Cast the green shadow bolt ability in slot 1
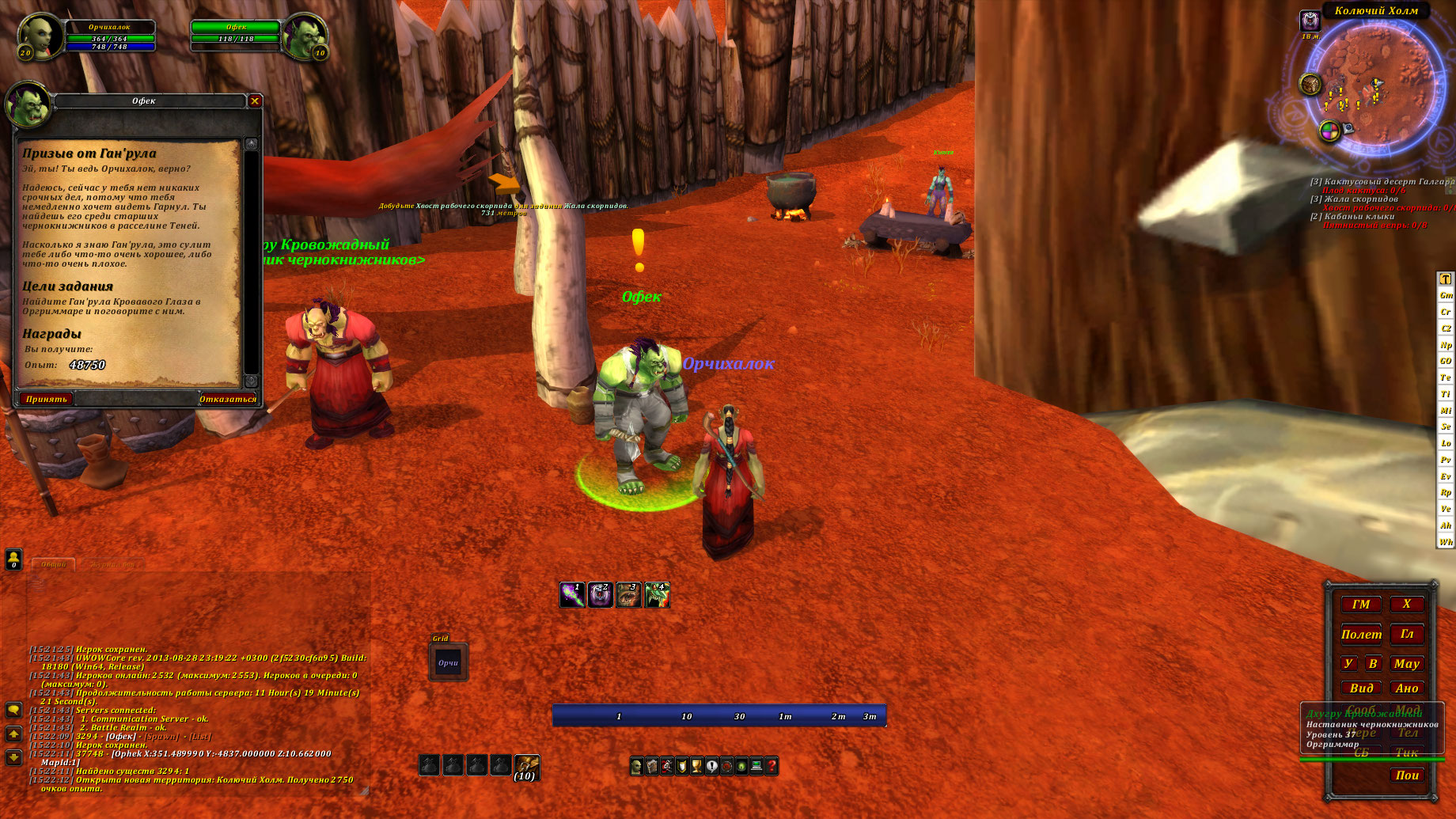The height and width of the screenshot is (819, 1456). [572, 595]
